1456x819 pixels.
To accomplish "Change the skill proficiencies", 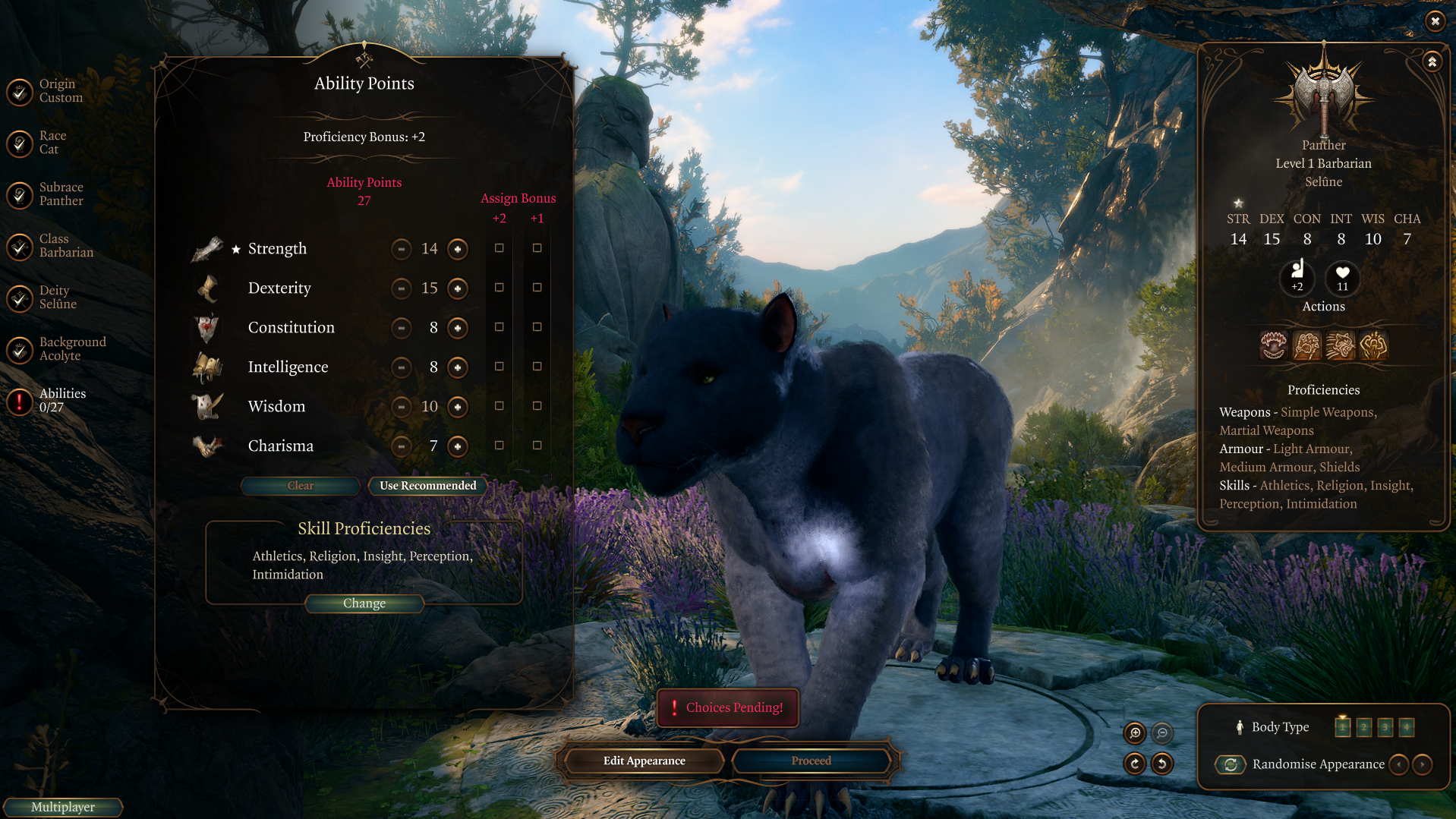I will 364,603.
